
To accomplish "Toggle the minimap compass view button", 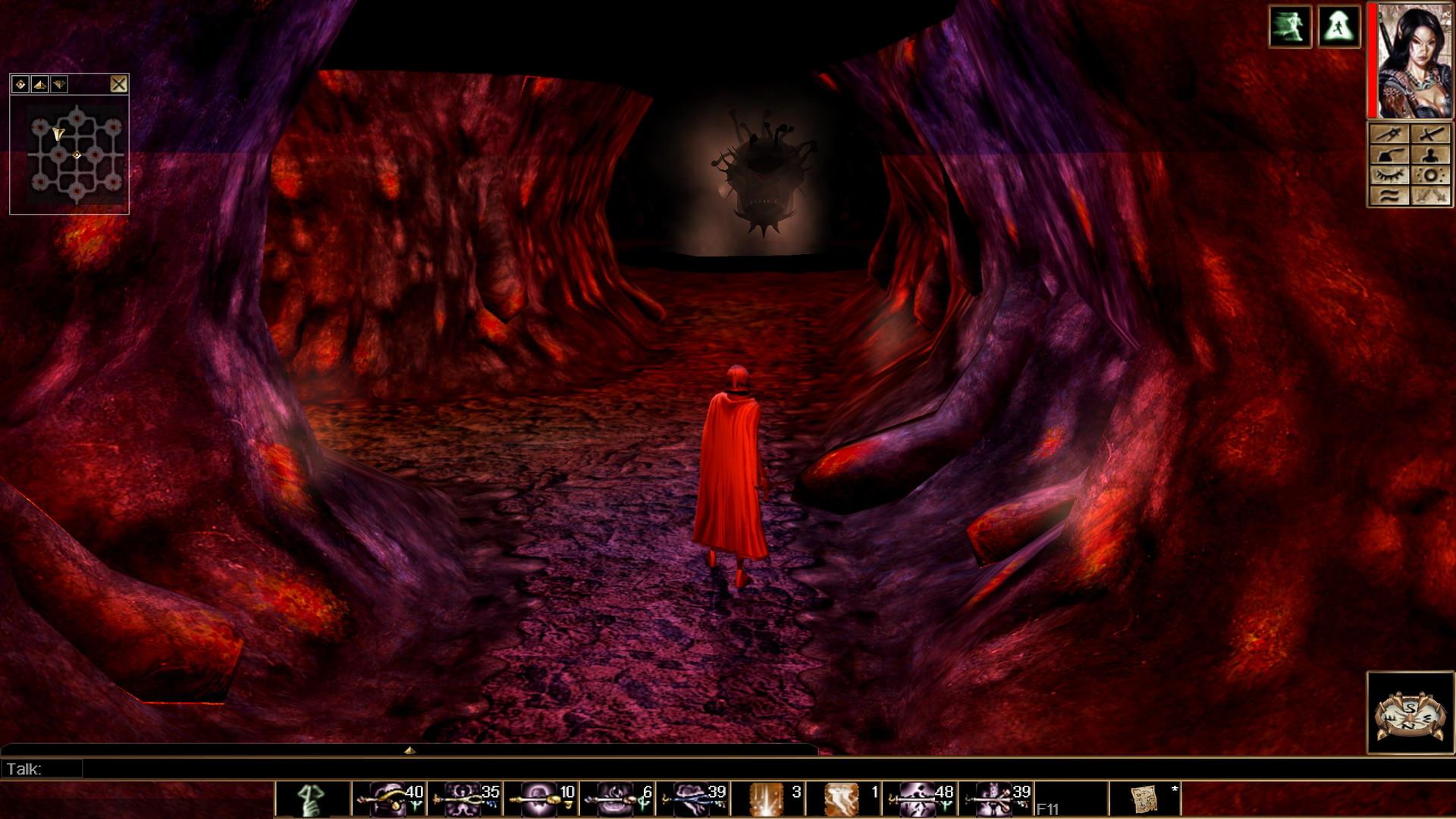I will pos(20,83).
